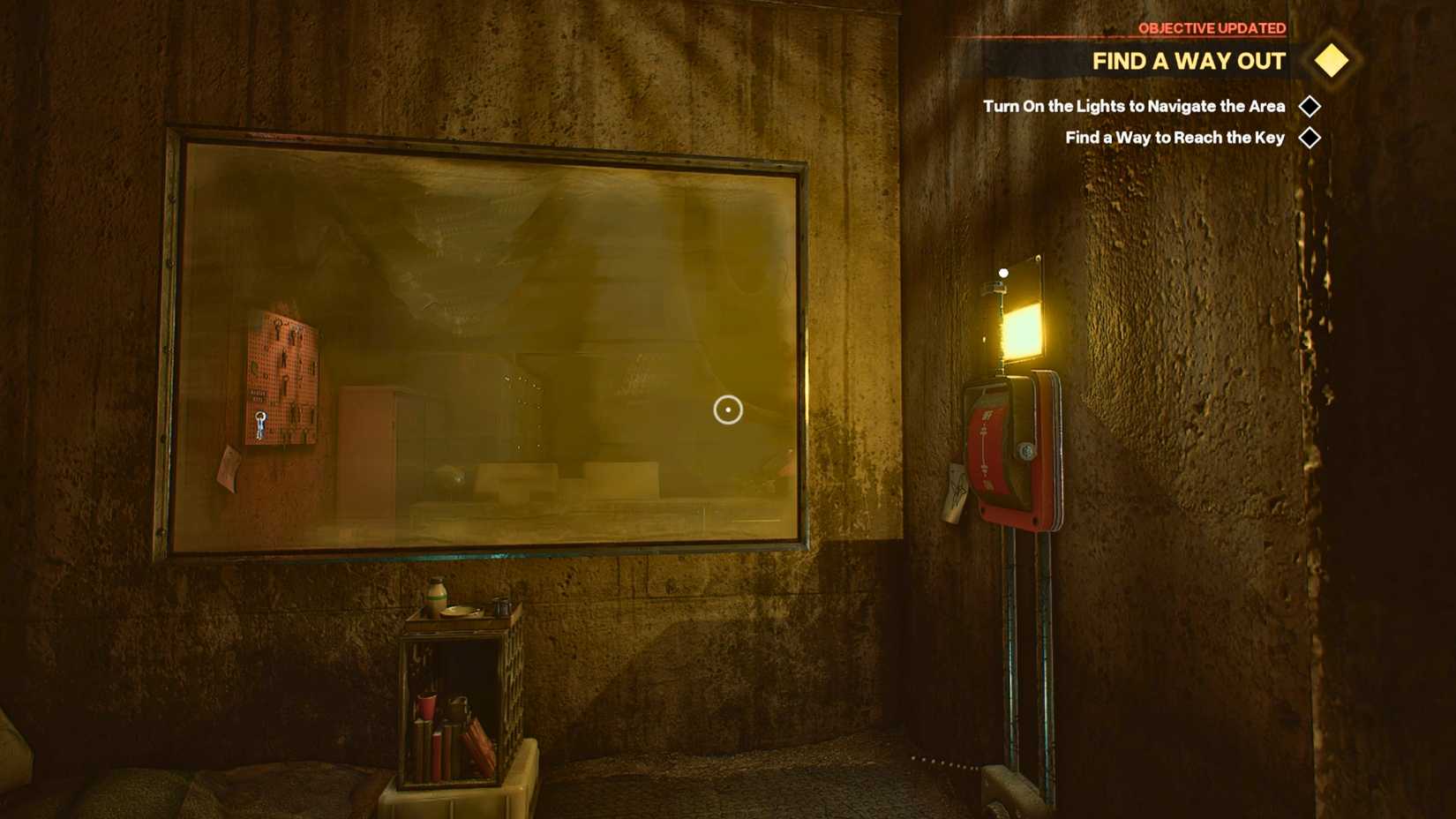Check off the Turn On the Lights objective diamond
The image size is (1456, 819).
pyautogui.click(x=1309, y=106)
